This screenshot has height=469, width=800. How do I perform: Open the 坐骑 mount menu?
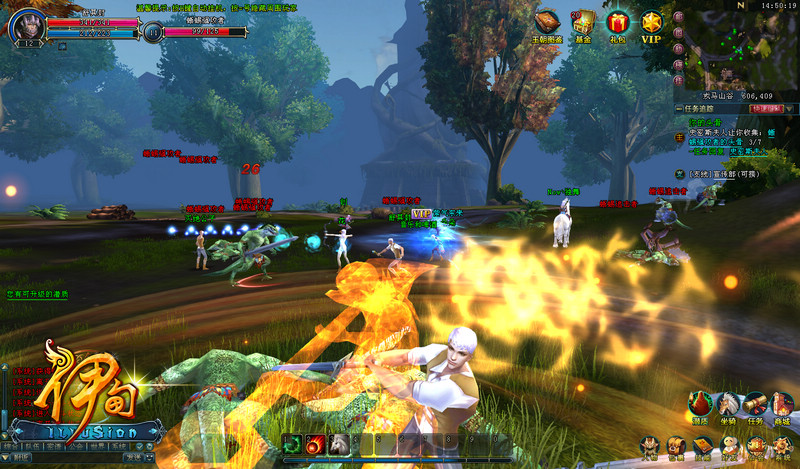pos(729,406)
